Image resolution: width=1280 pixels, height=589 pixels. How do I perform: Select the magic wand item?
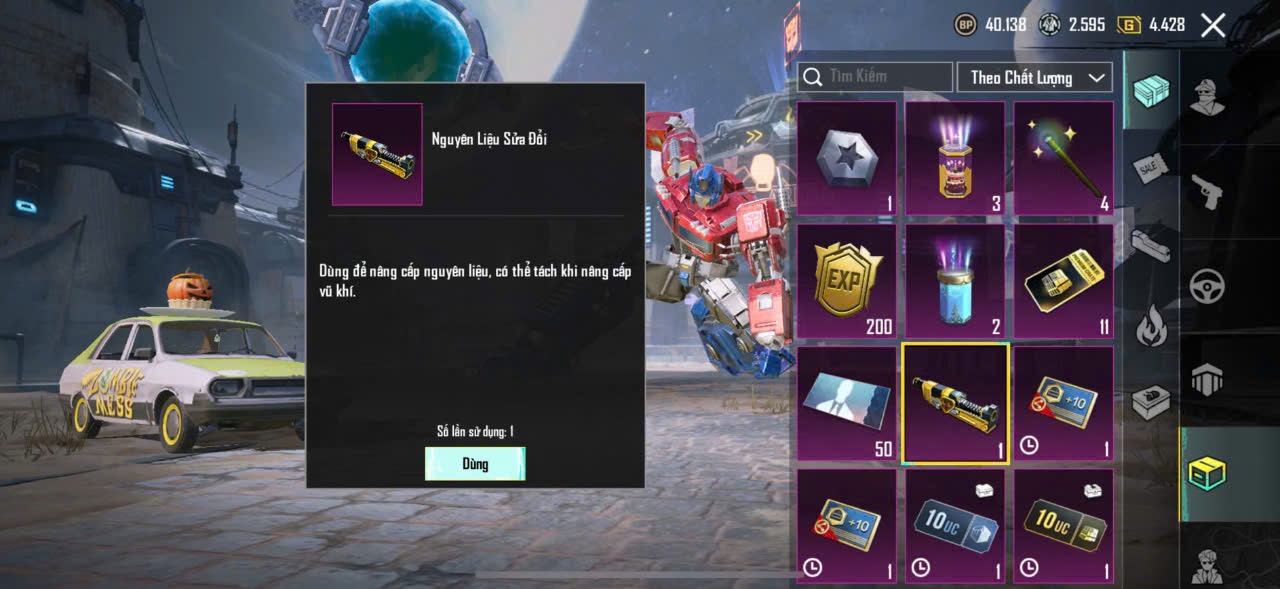[1063, 158]
